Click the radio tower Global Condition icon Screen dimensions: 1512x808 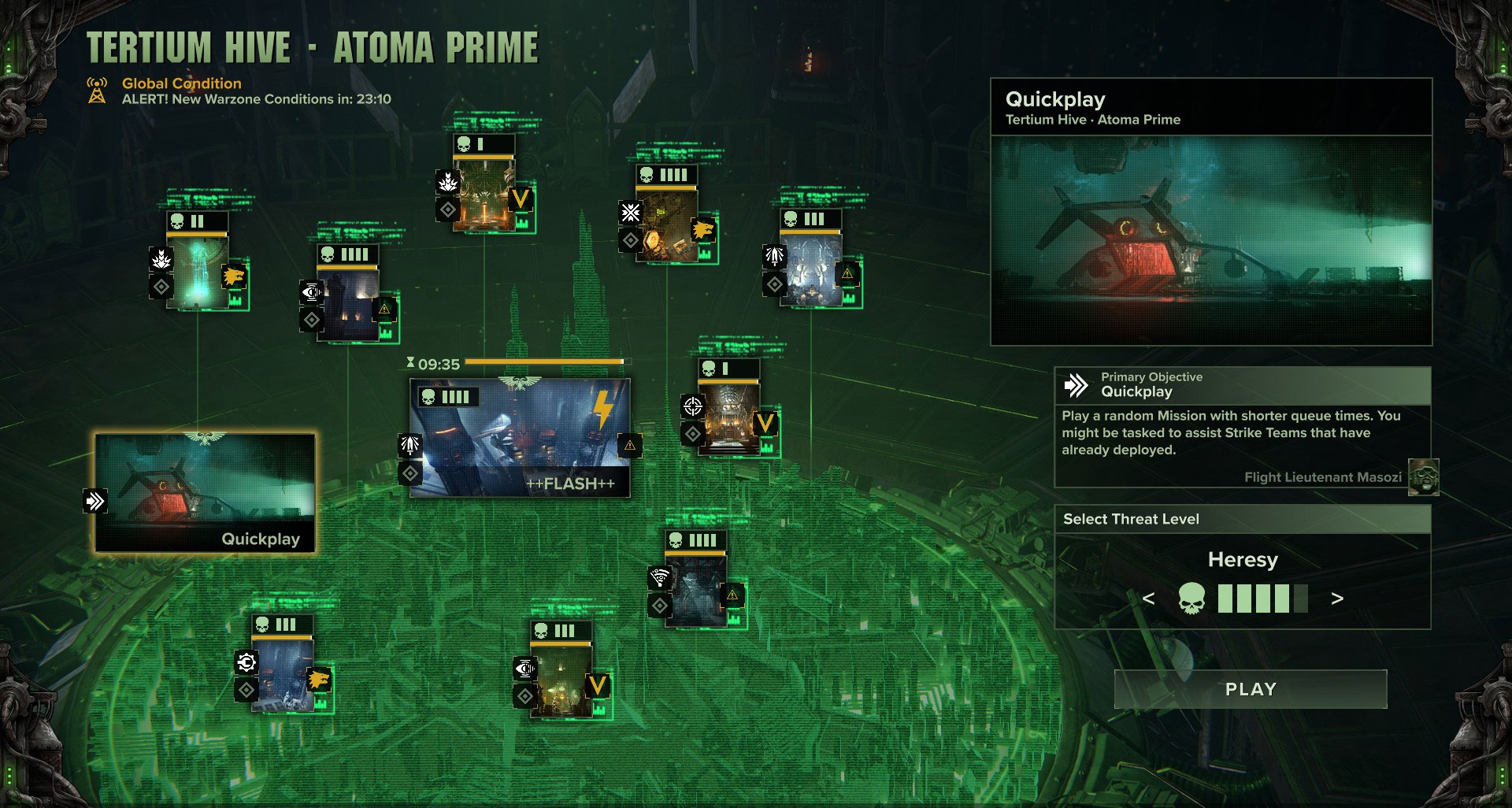[96, 89]
